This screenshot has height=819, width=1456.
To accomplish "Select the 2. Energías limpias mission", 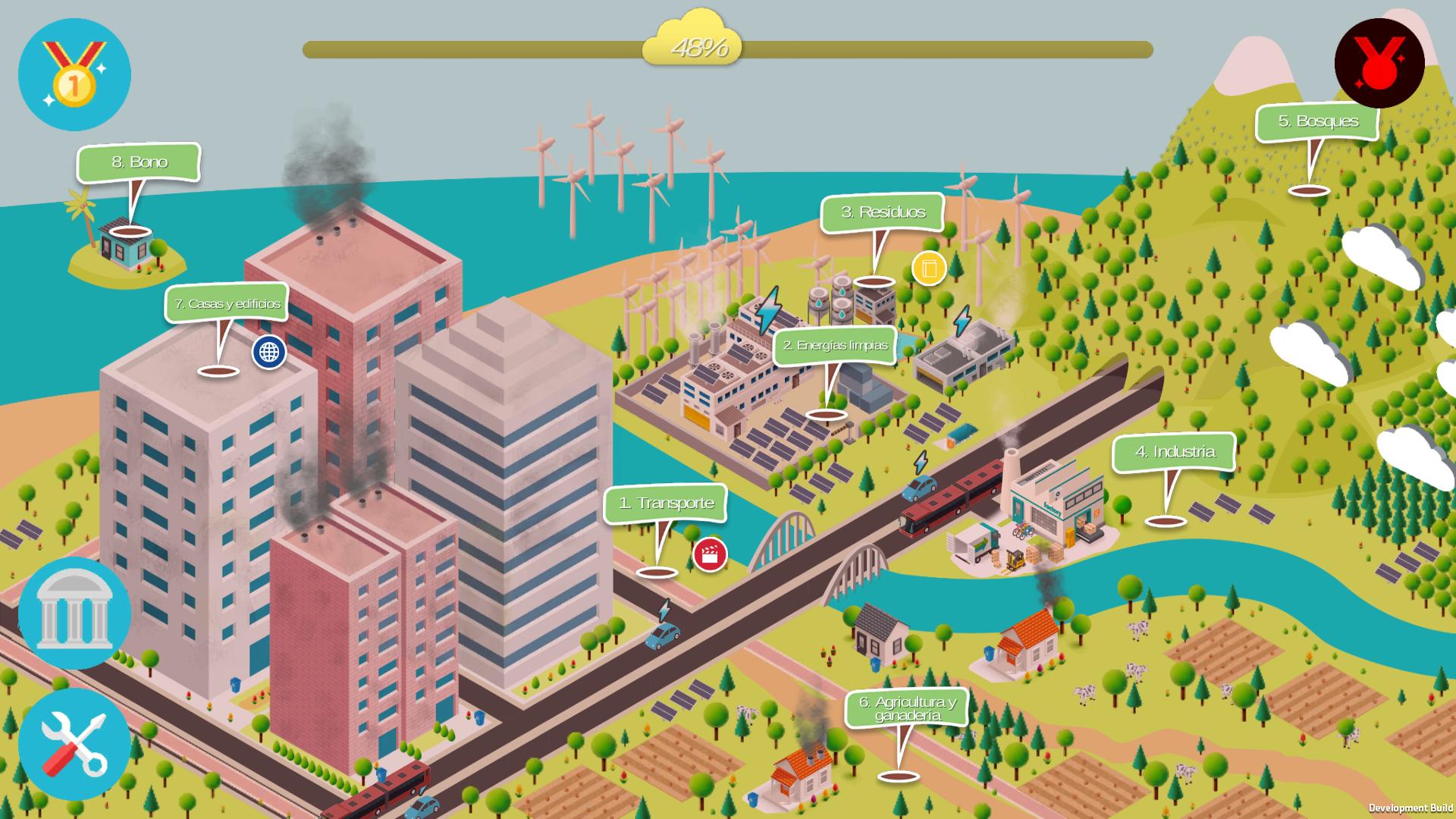I will (x=834, y=345).
